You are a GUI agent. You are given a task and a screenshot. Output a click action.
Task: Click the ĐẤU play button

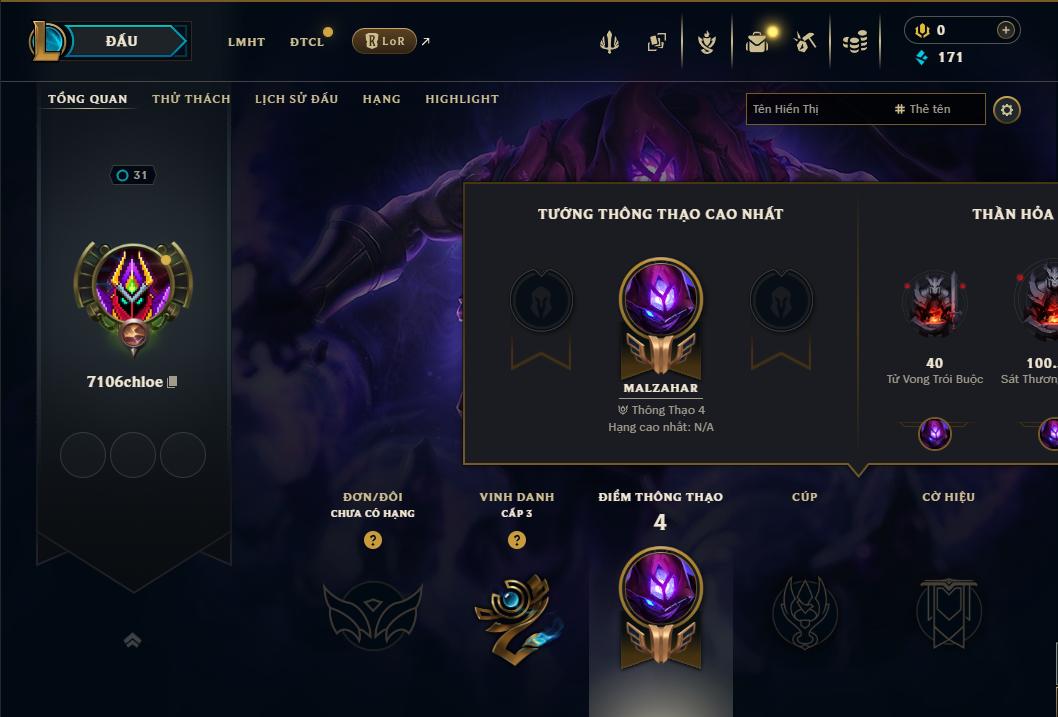click(121, 41)
